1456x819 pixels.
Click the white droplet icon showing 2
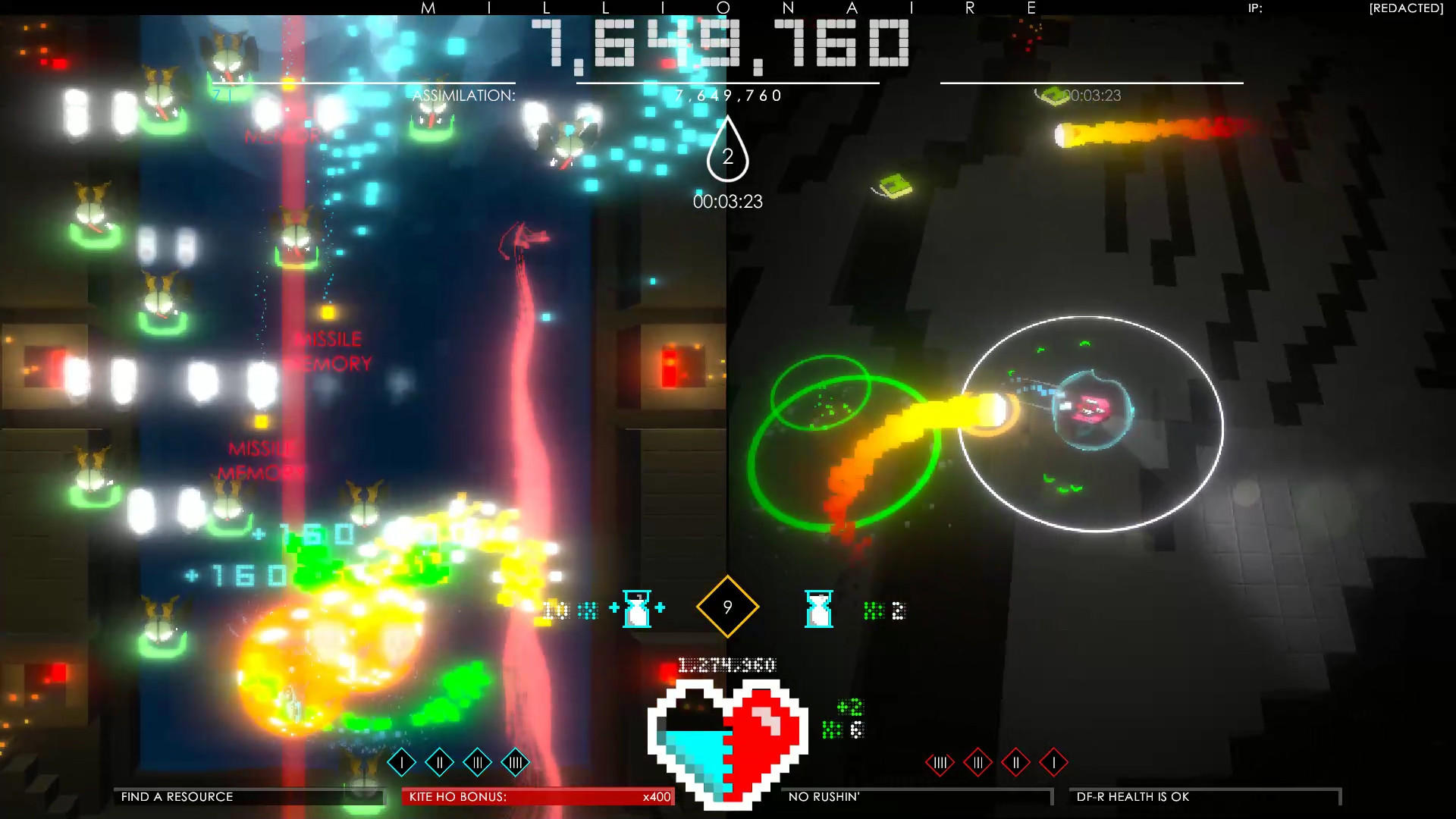(727, 157)
